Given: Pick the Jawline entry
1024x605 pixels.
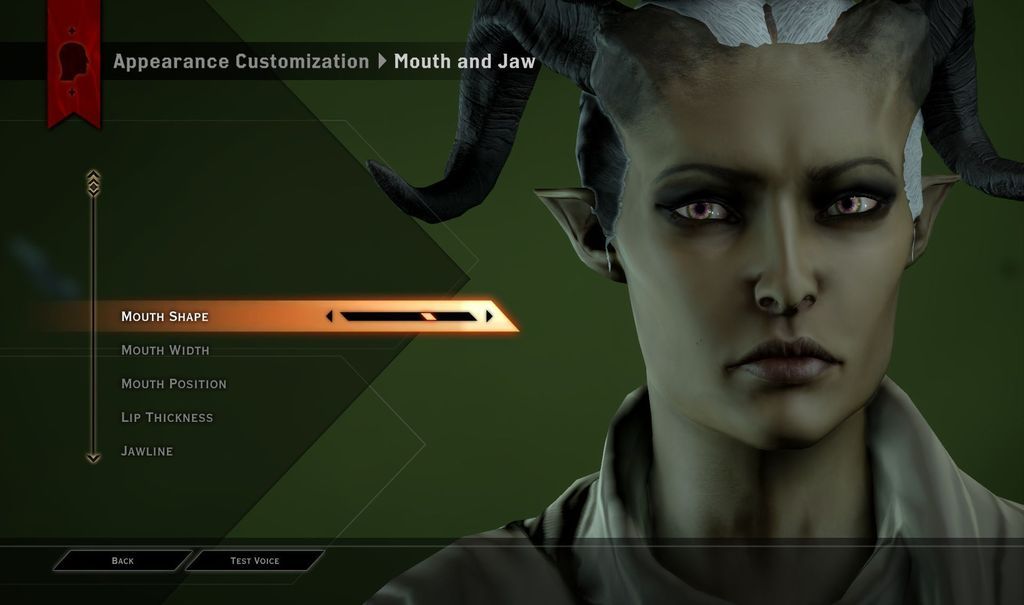Looking at the screenshot, I should [147, 451].
